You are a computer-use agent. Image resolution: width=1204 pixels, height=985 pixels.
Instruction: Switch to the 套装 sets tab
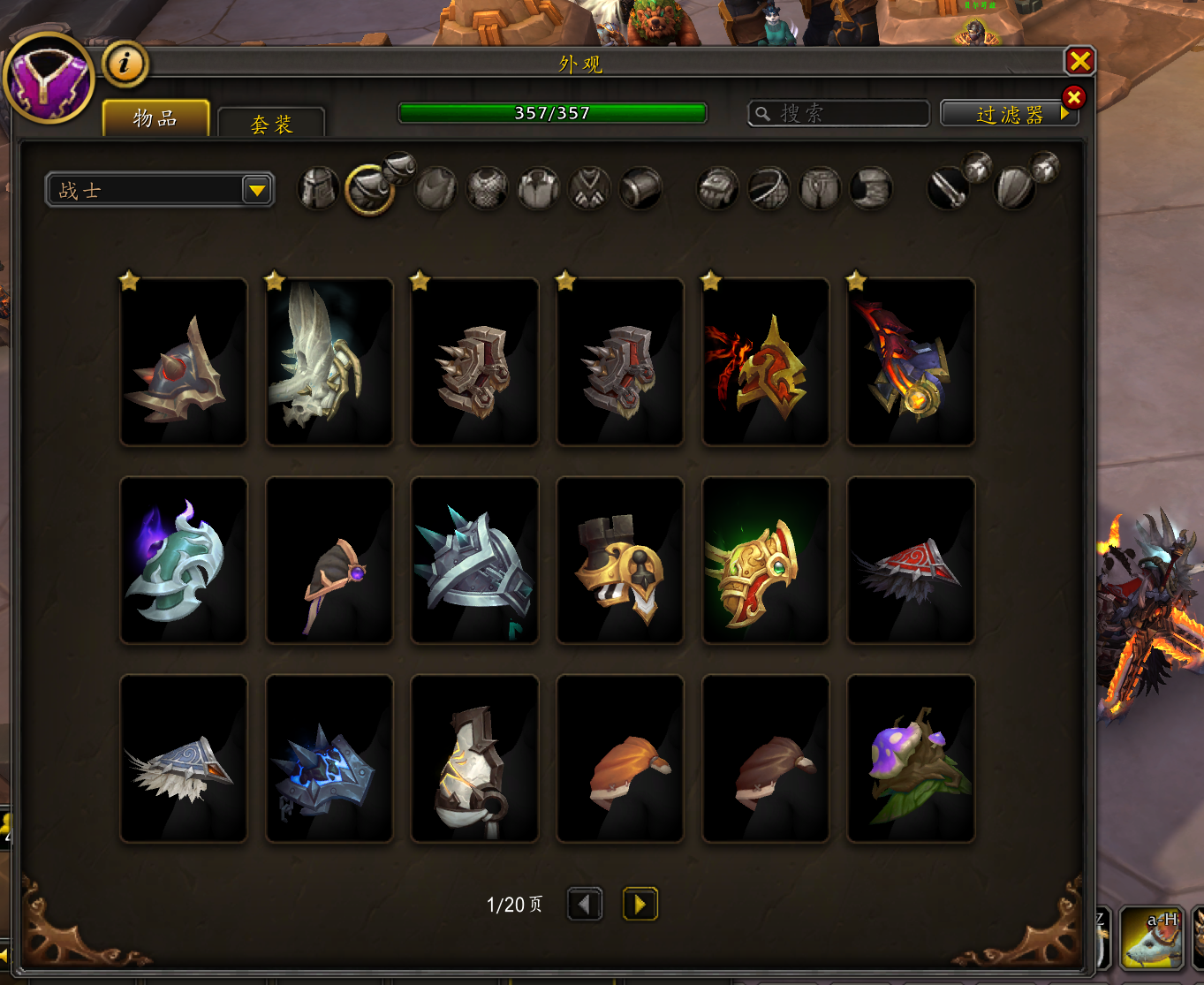point(271,124)
